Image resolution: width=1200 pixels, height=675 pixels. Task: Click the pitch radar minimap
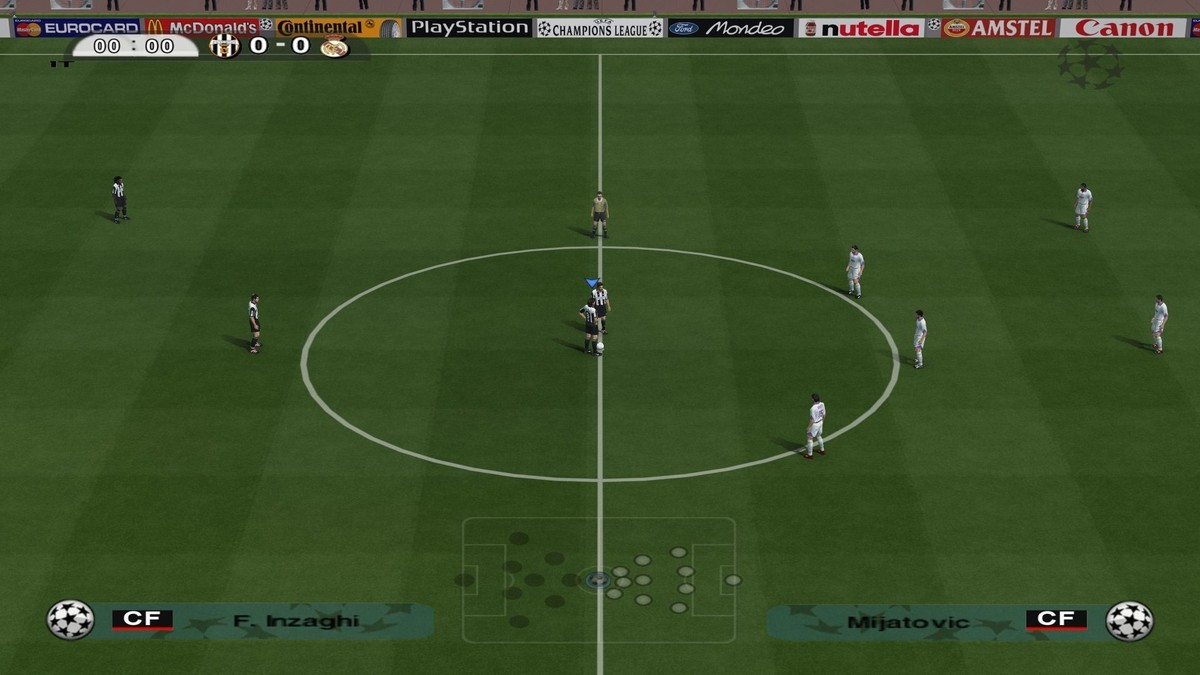tap(598, 579)
